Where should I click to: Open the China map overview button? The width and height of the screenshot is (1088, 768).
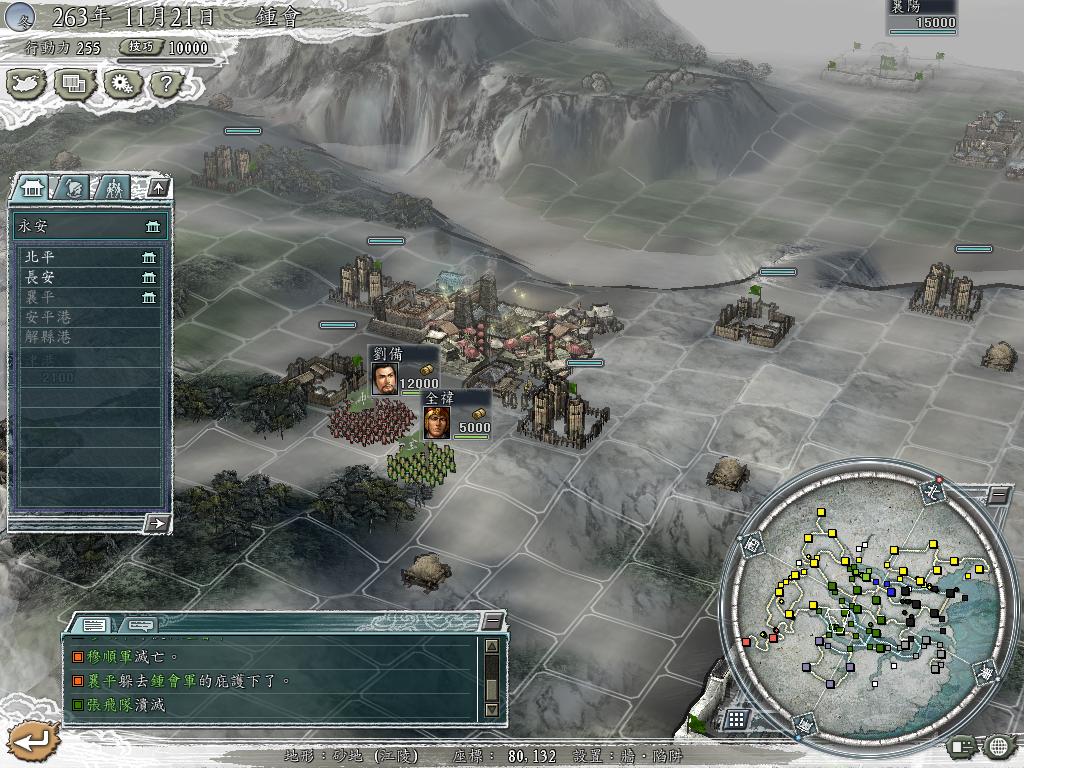pyautogui.click(x=26, y=84)
